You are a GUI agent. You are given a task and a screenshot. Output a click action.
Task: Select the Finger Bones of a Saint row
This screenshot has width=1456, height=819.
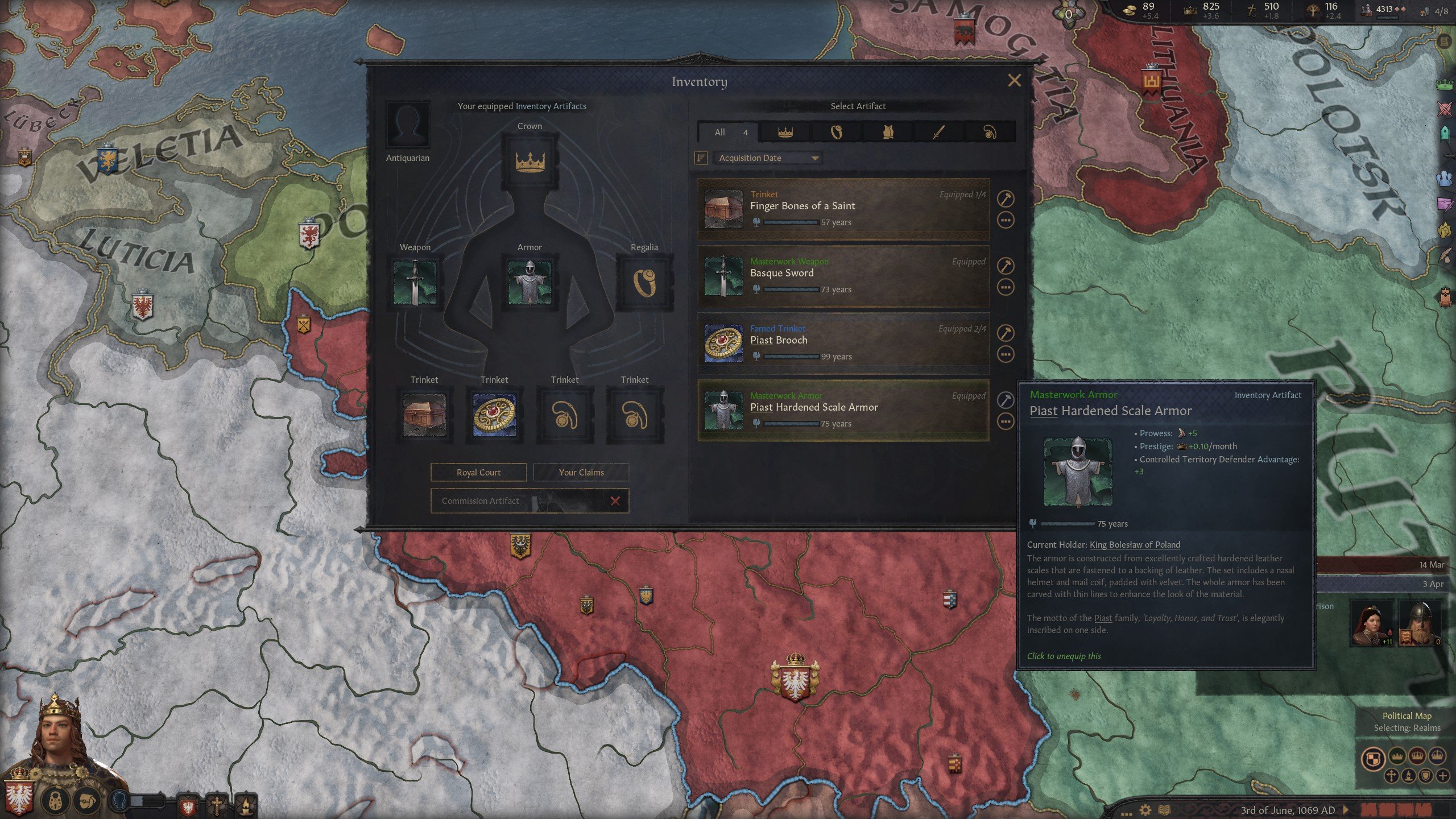click(843, 209)
